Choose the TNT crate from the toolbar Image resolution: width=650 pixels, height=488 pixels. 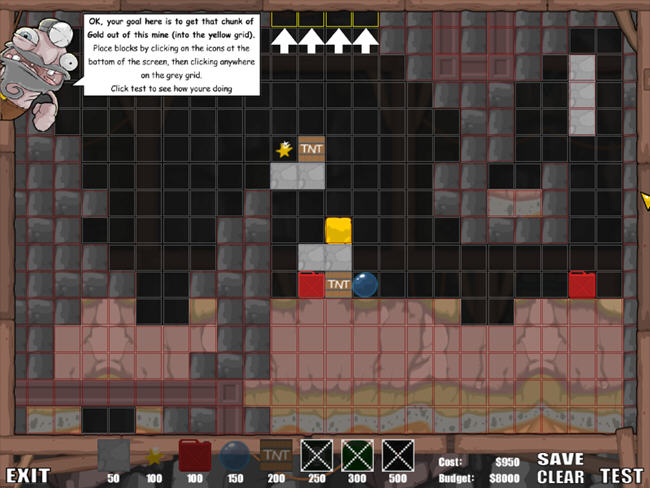click(276, 455)
